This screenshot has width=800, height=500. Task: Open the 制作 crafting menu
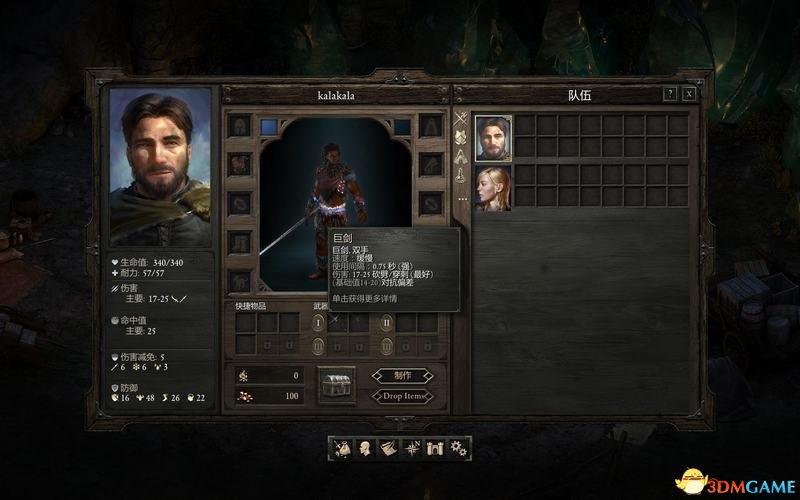coord(402,376)
